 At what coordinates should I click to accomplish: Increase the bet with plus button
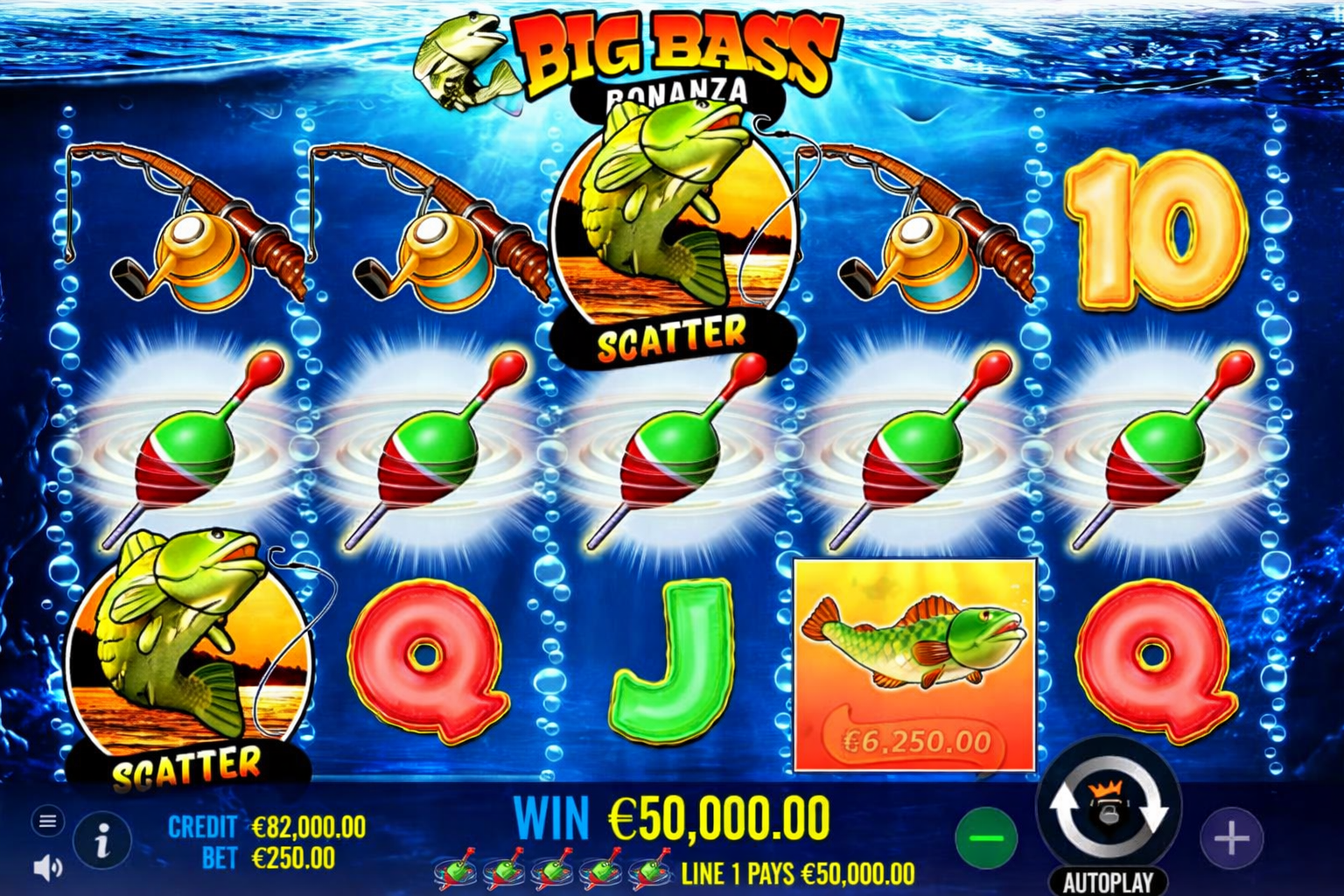1231,838
